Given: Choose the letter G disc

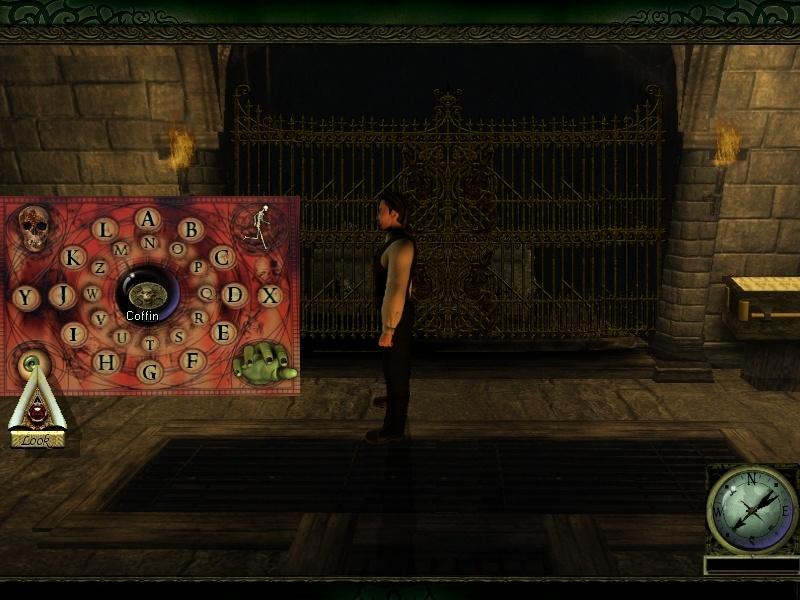Looking at the screenshot, I should 150,372.
